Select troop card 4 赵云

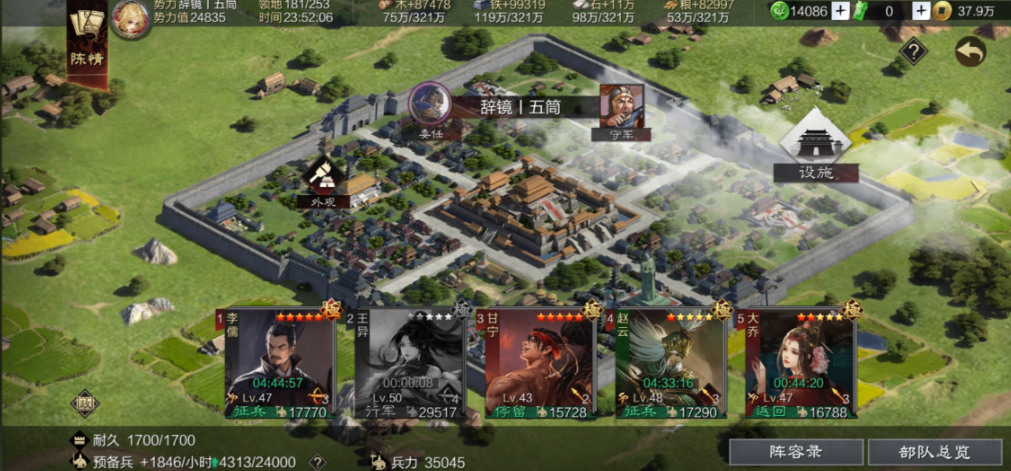tap(669, 363)
